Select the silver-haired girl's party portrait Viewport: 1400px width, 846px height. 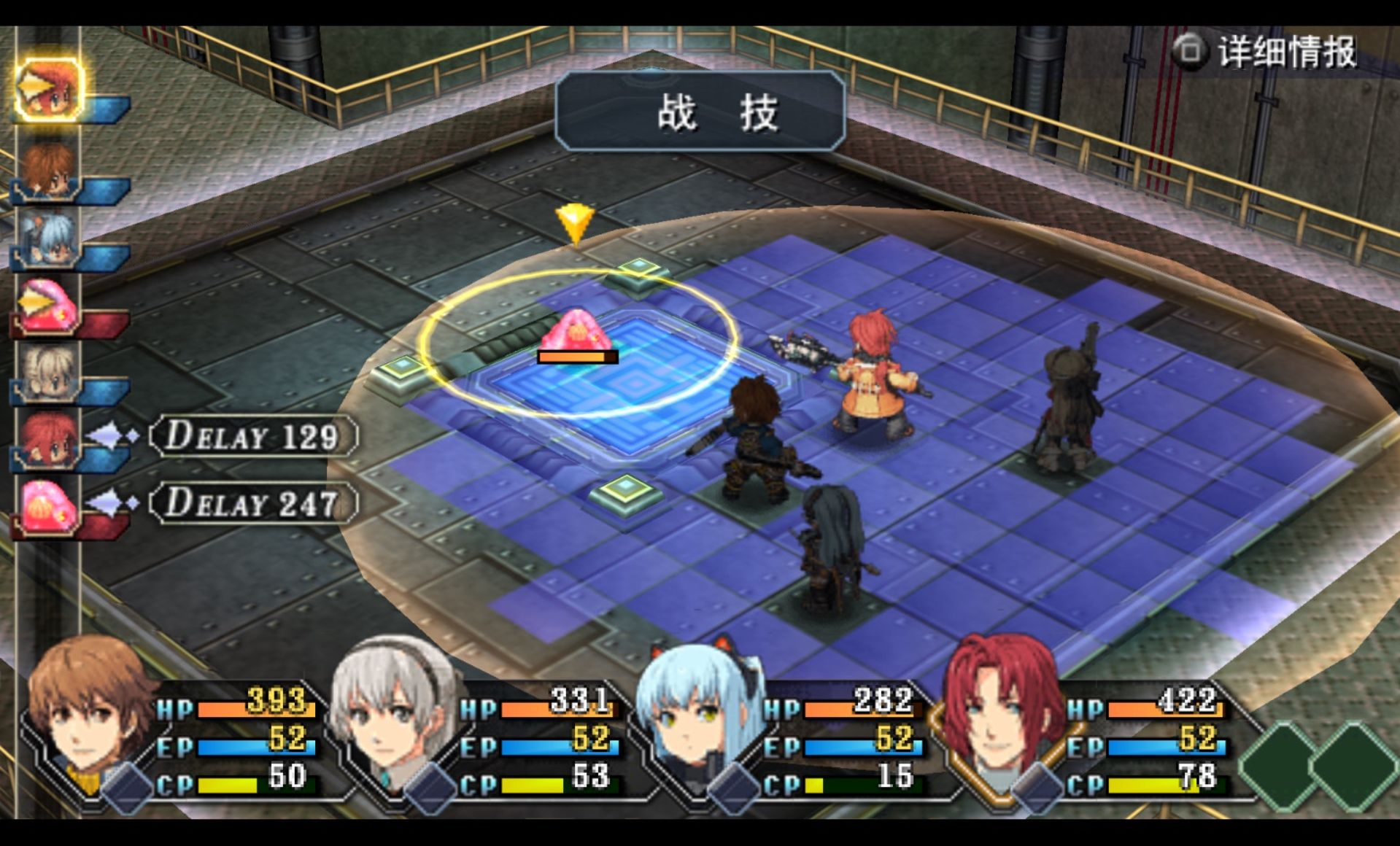[x=392, y=711]
